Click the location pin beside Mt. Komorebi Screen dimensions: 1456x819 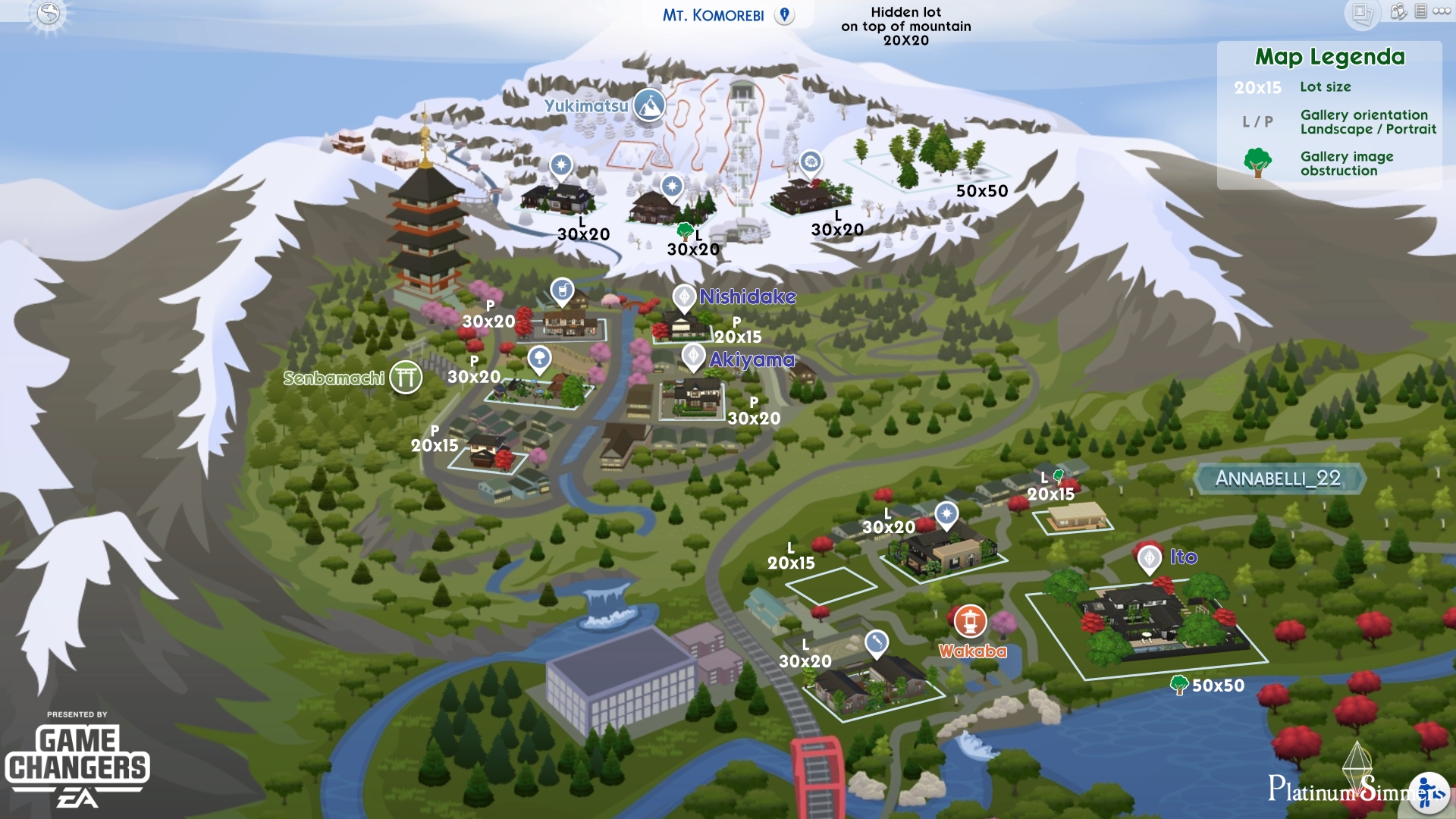[783, 13]
